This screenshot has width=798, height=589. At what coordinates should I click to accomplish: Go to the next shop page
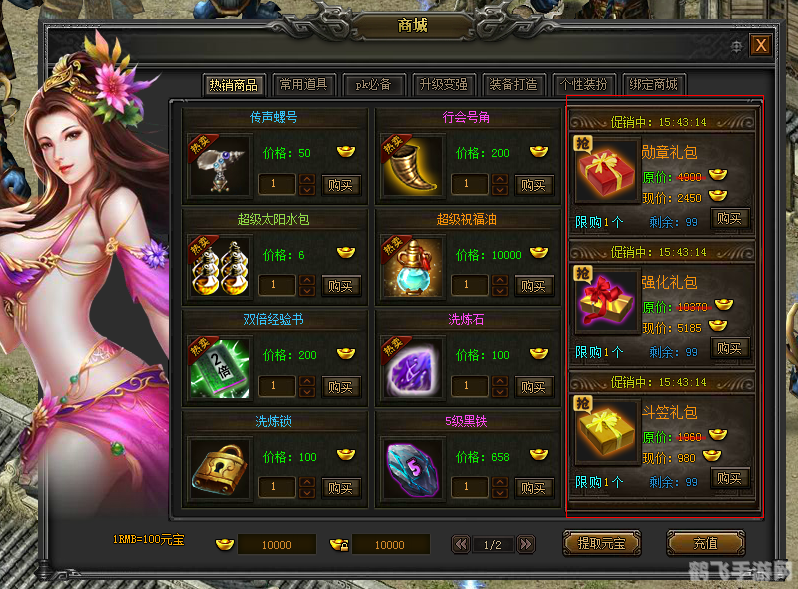pos(526,544)
